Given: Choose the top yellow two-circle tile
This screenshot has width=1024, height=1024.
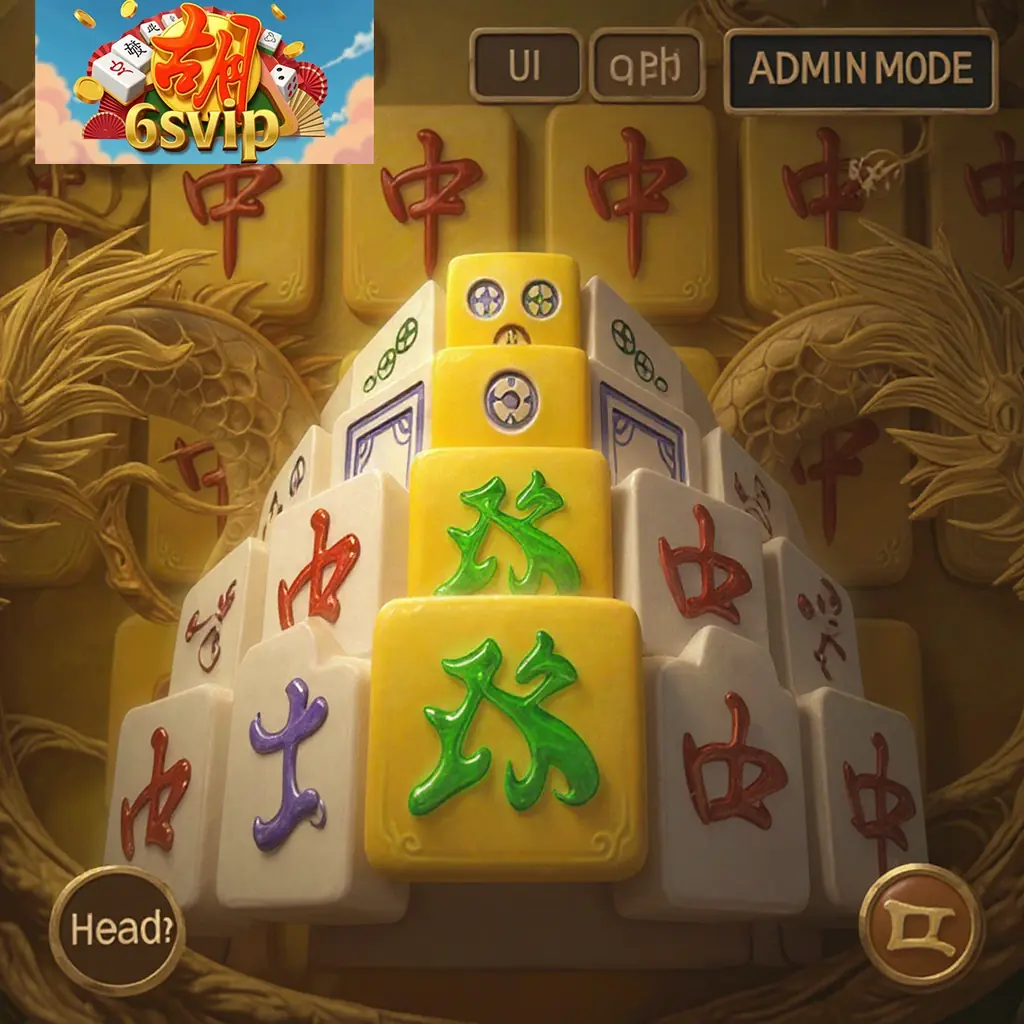Looking at the screenshot, I should 513,300.
